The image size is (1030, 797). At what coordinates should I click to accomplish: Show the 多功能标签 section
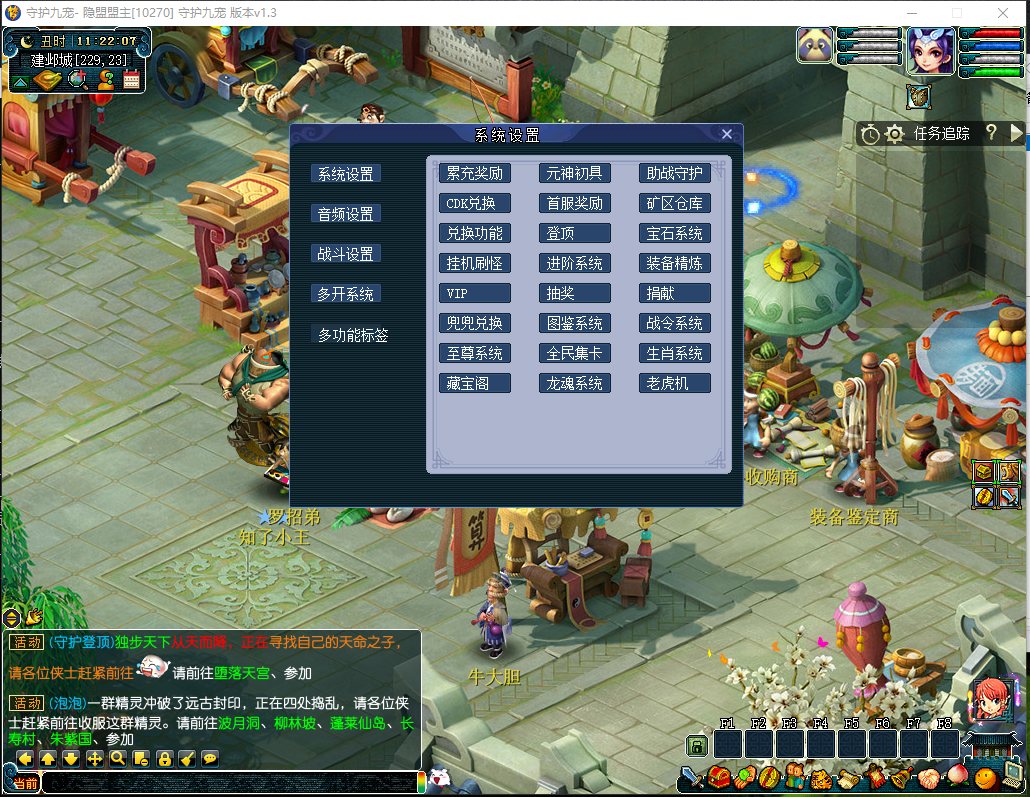[353, 335]
